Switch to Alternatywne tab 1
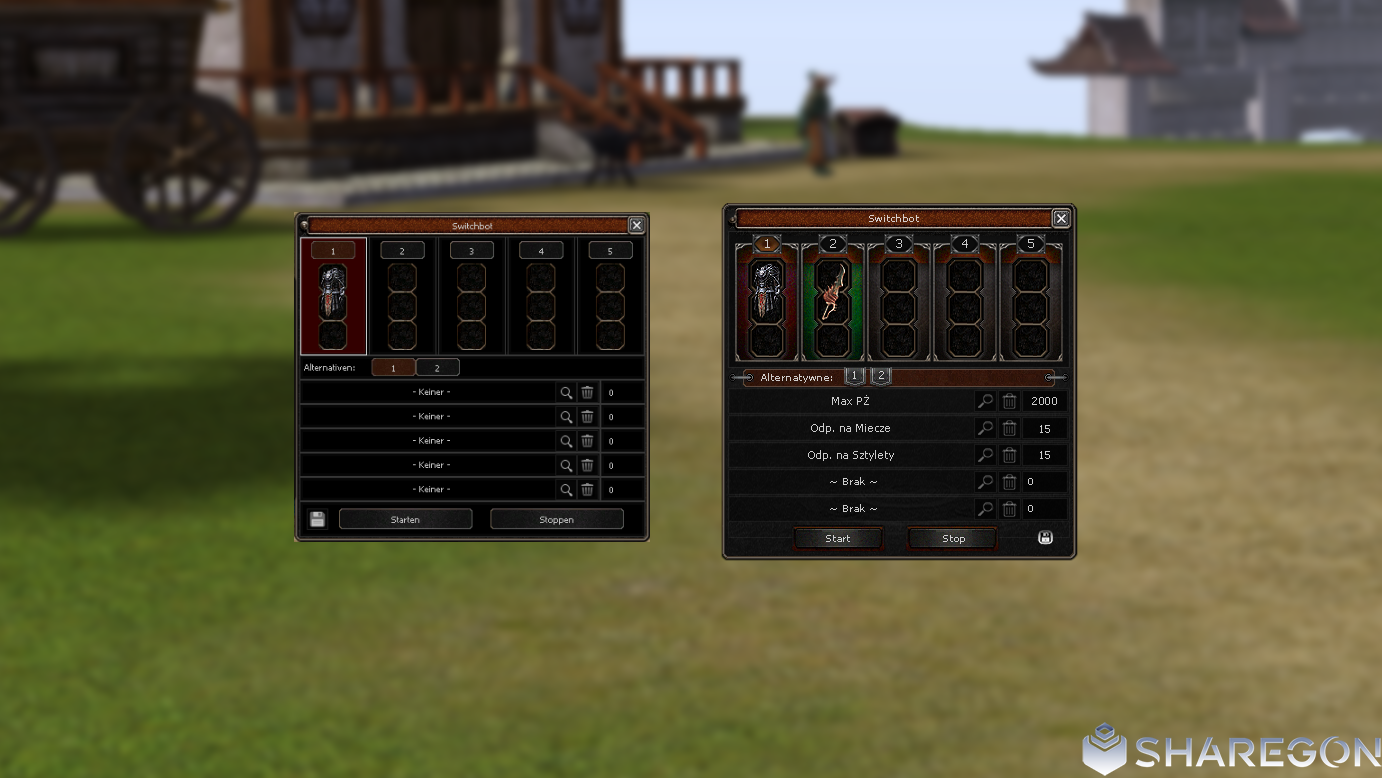 tap(854, 376)
